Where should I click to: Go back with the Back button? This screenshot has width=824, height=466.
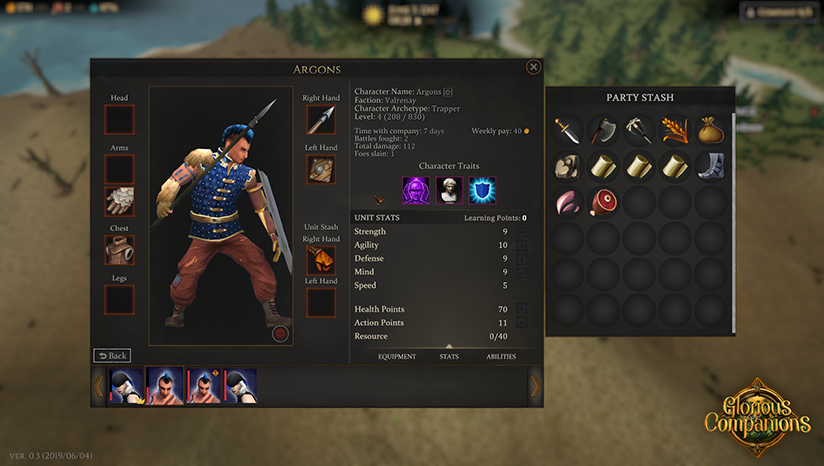[112, 355]
